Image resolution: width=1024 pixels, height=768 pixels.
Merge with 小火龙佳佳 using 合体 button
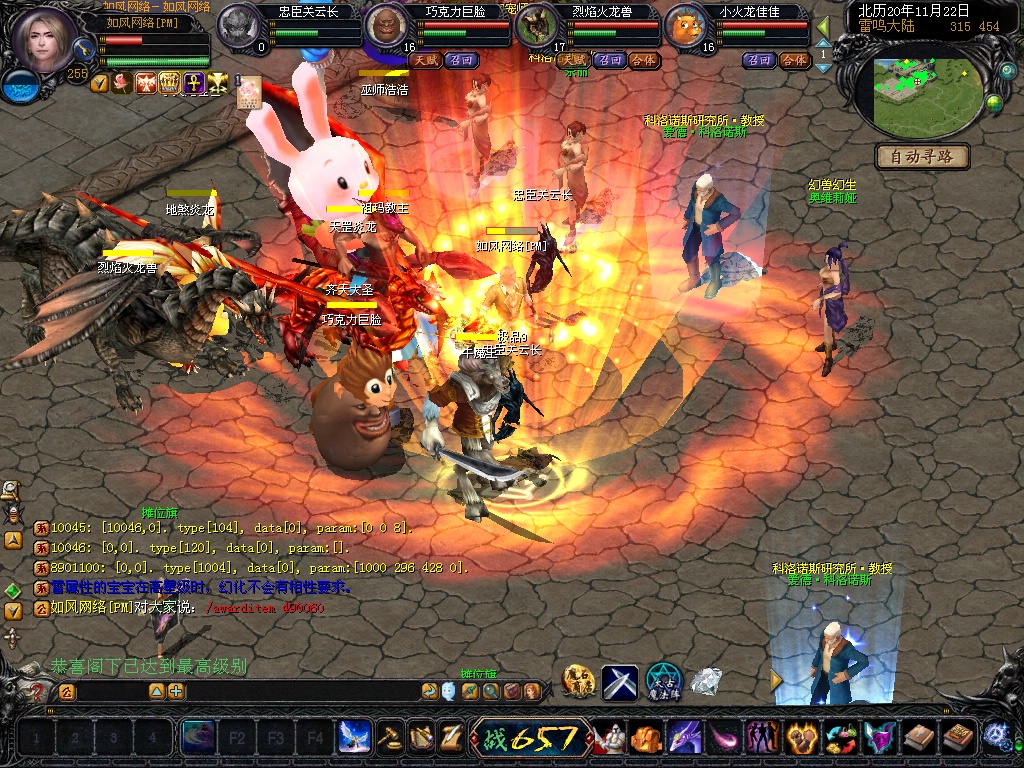(x=794, y=60)
